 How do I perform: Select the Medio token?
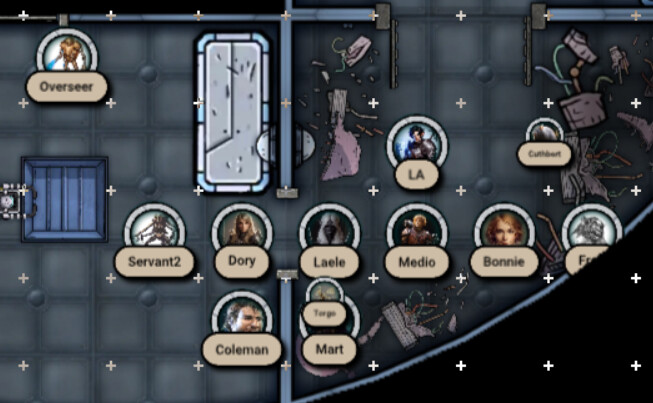pyautogui.click(x=416, y=231)
